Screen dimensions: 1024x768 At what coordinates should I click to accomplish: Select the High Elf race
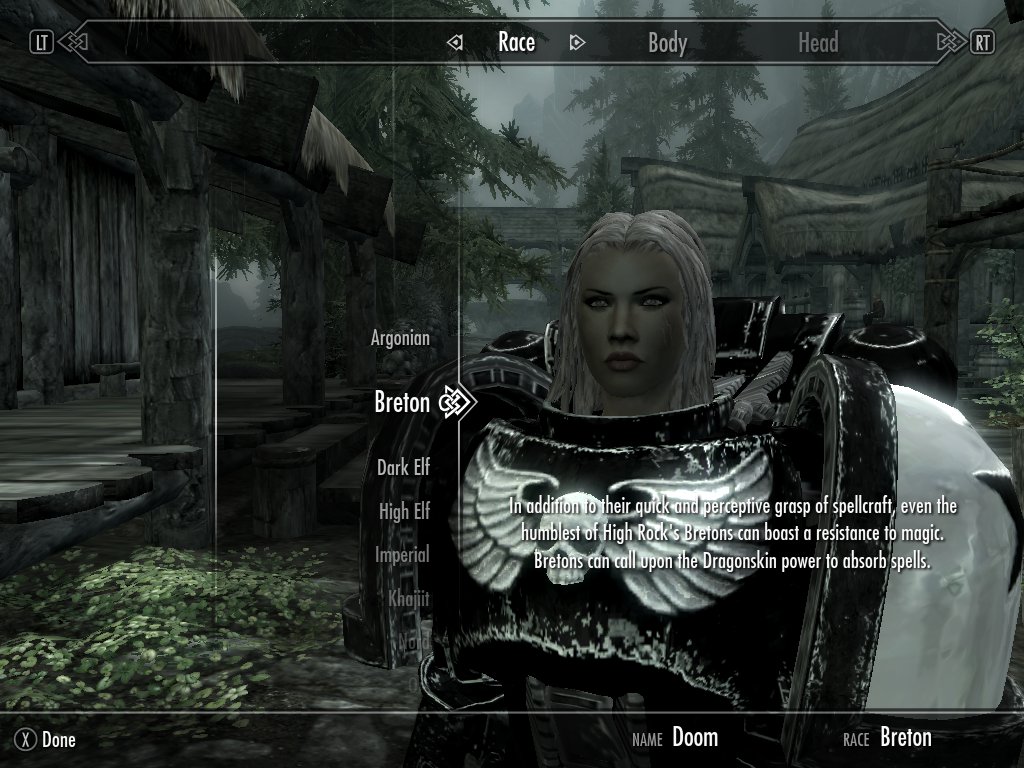pyautogui.click(x=404, y=511)
